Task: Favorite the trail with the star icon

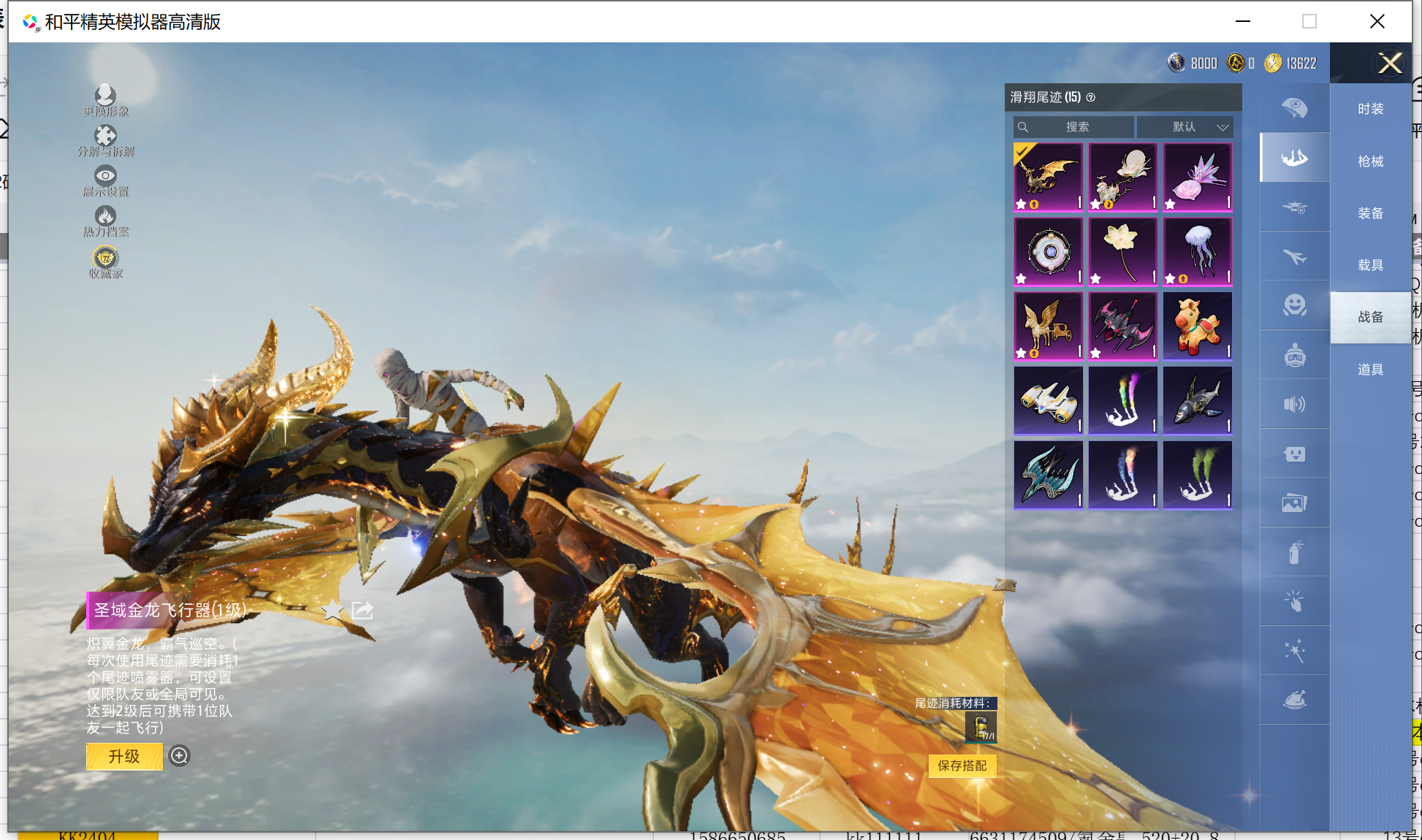Action: pos(333,610)
